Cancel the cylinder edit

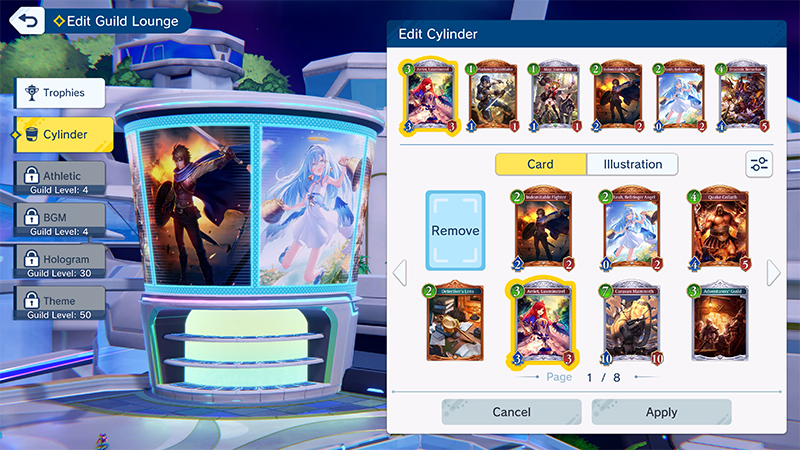pyautogui.click(x=511, y=412)
